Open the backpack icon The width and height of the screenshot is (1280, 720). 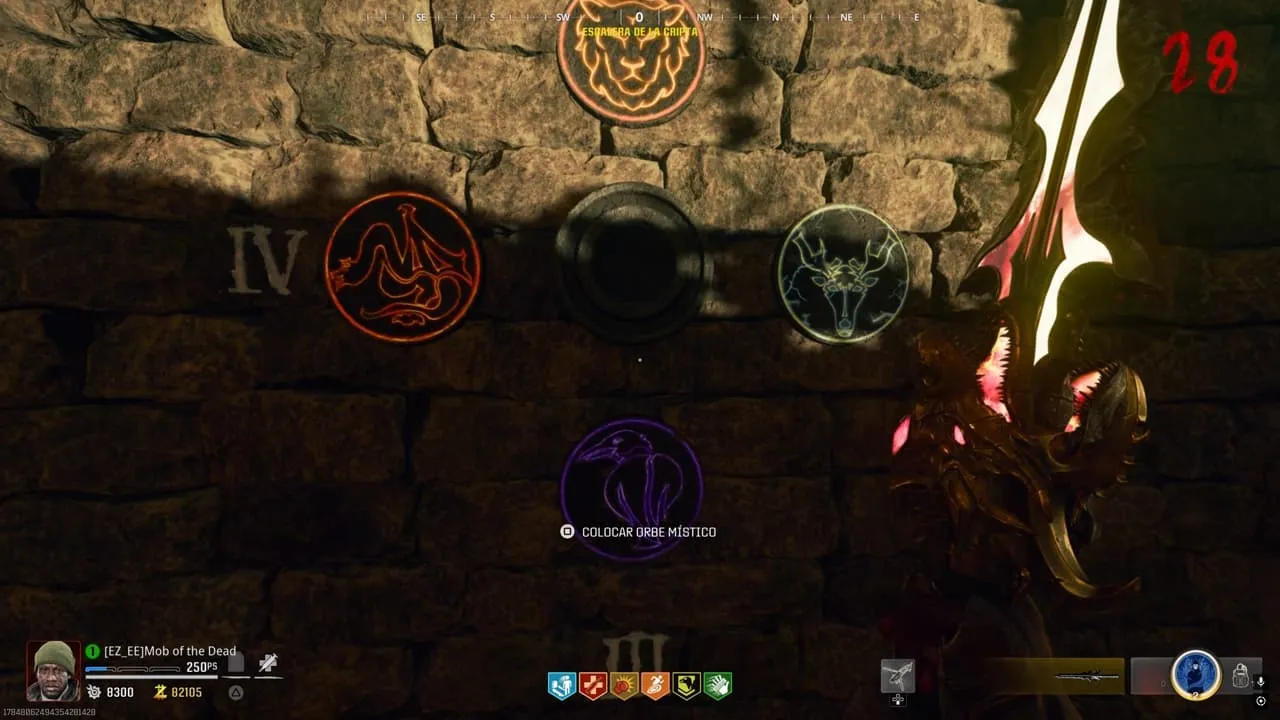point(1240,675)
